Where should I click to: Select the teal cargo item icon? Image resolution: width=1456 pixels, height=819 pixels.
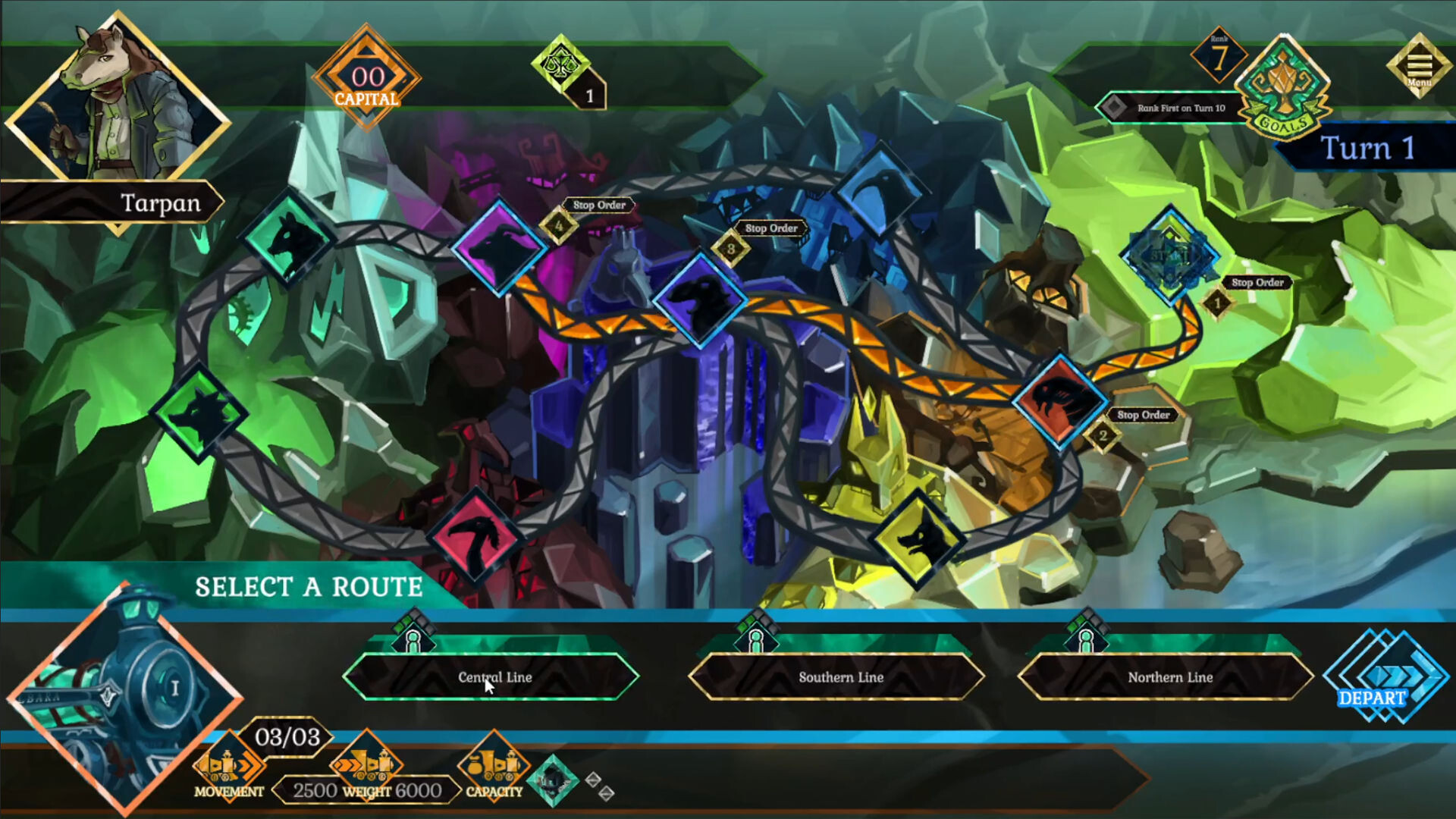[x=553, y=780]
